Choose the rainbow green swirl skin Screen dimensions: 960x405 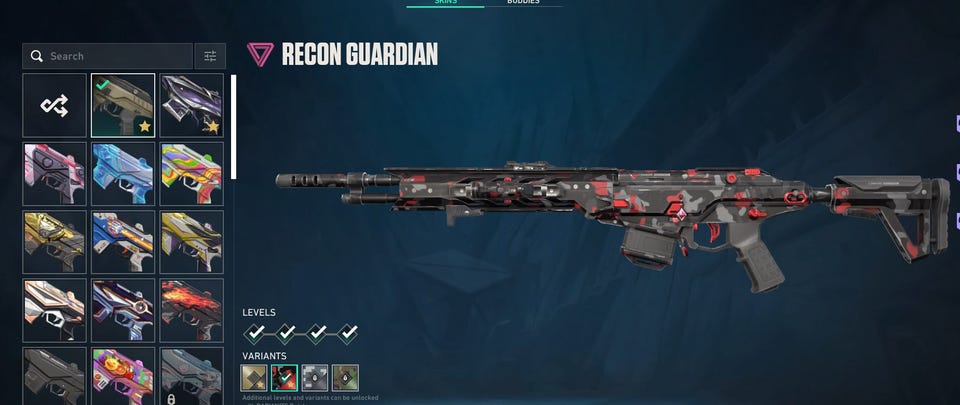pos(191,174)
